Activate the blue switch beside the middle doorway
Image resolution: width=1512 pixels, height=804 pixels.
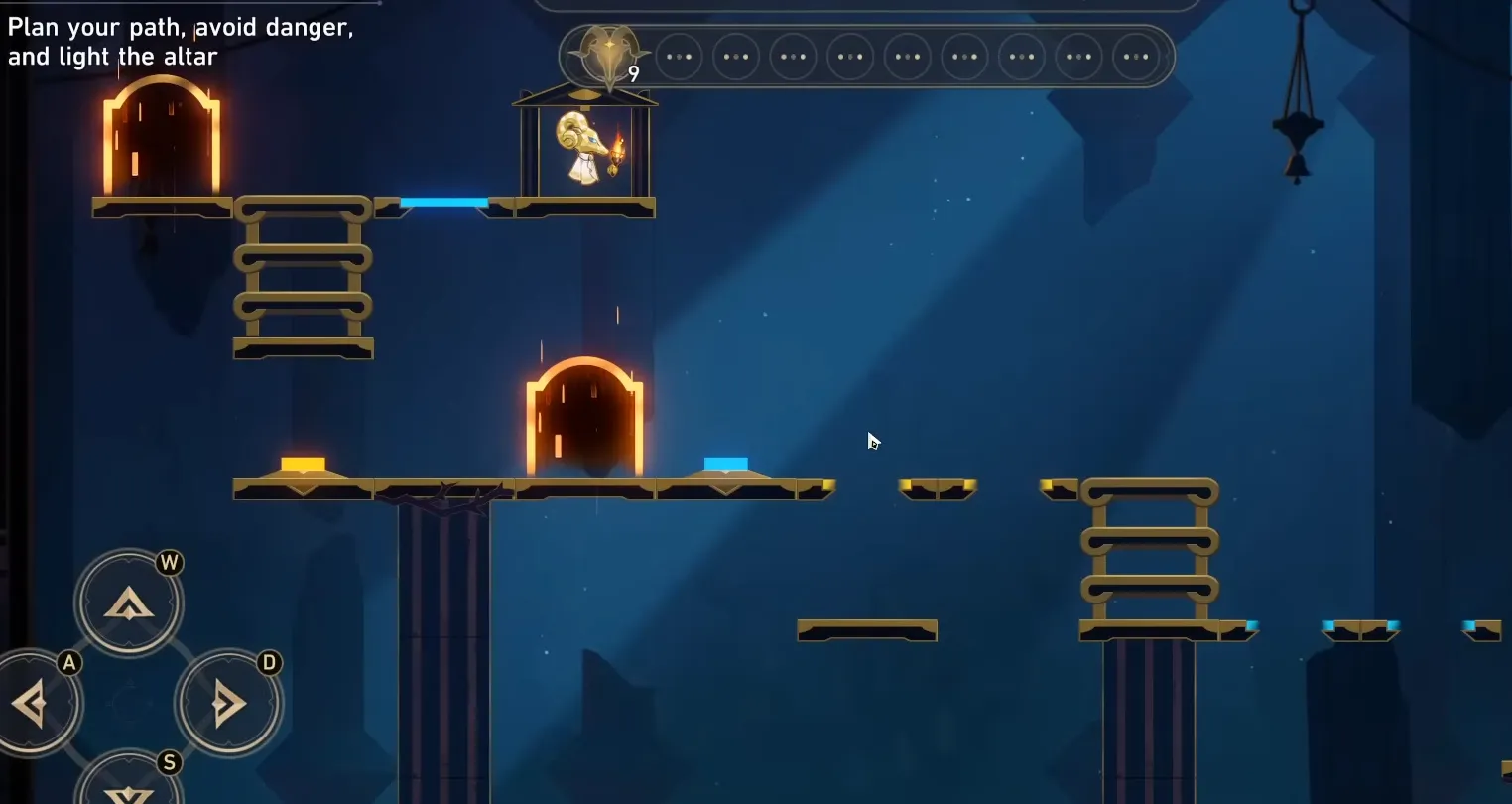[x=724, y=464]
